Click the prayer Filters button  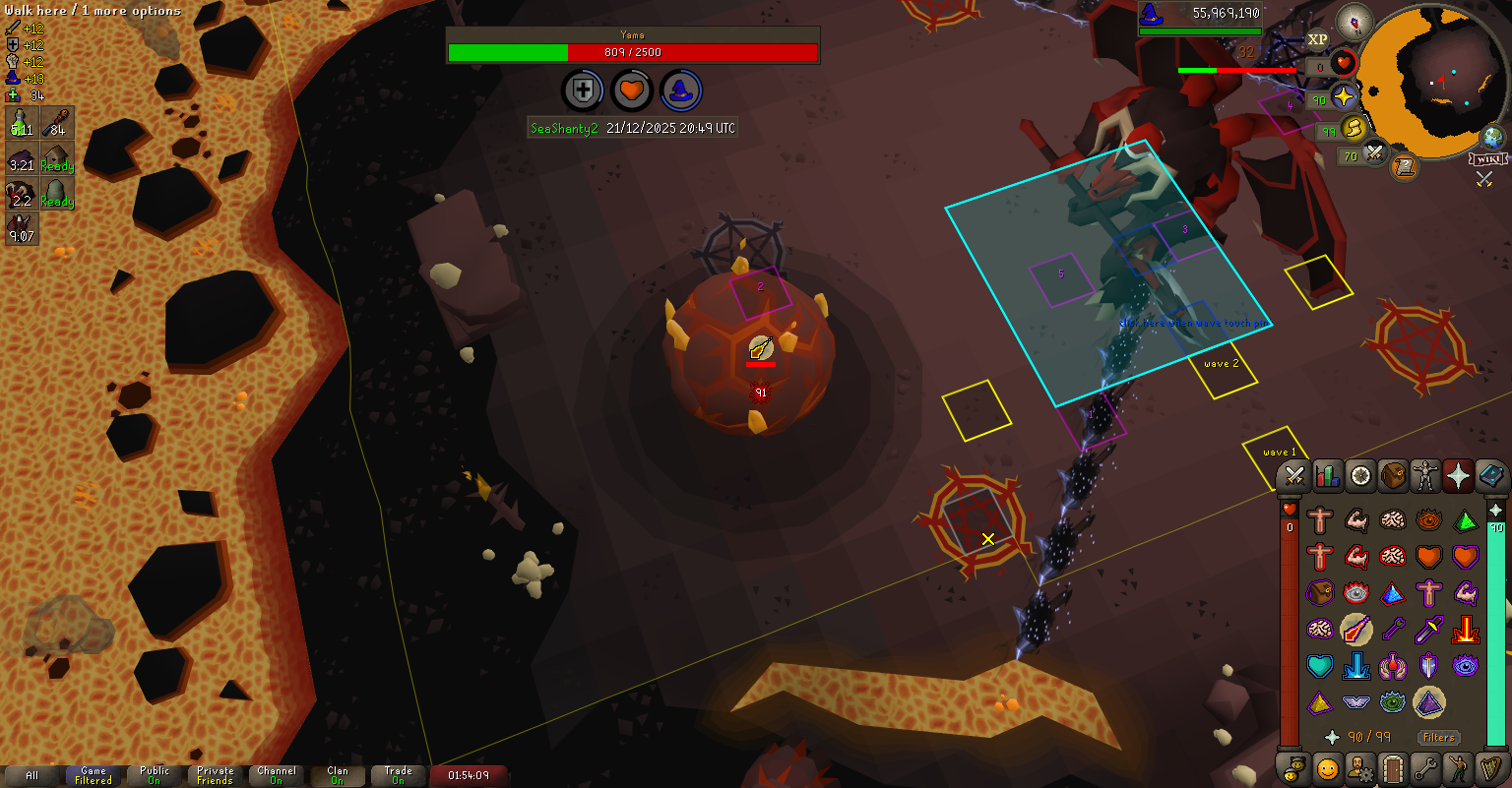tap(1438, 737)
